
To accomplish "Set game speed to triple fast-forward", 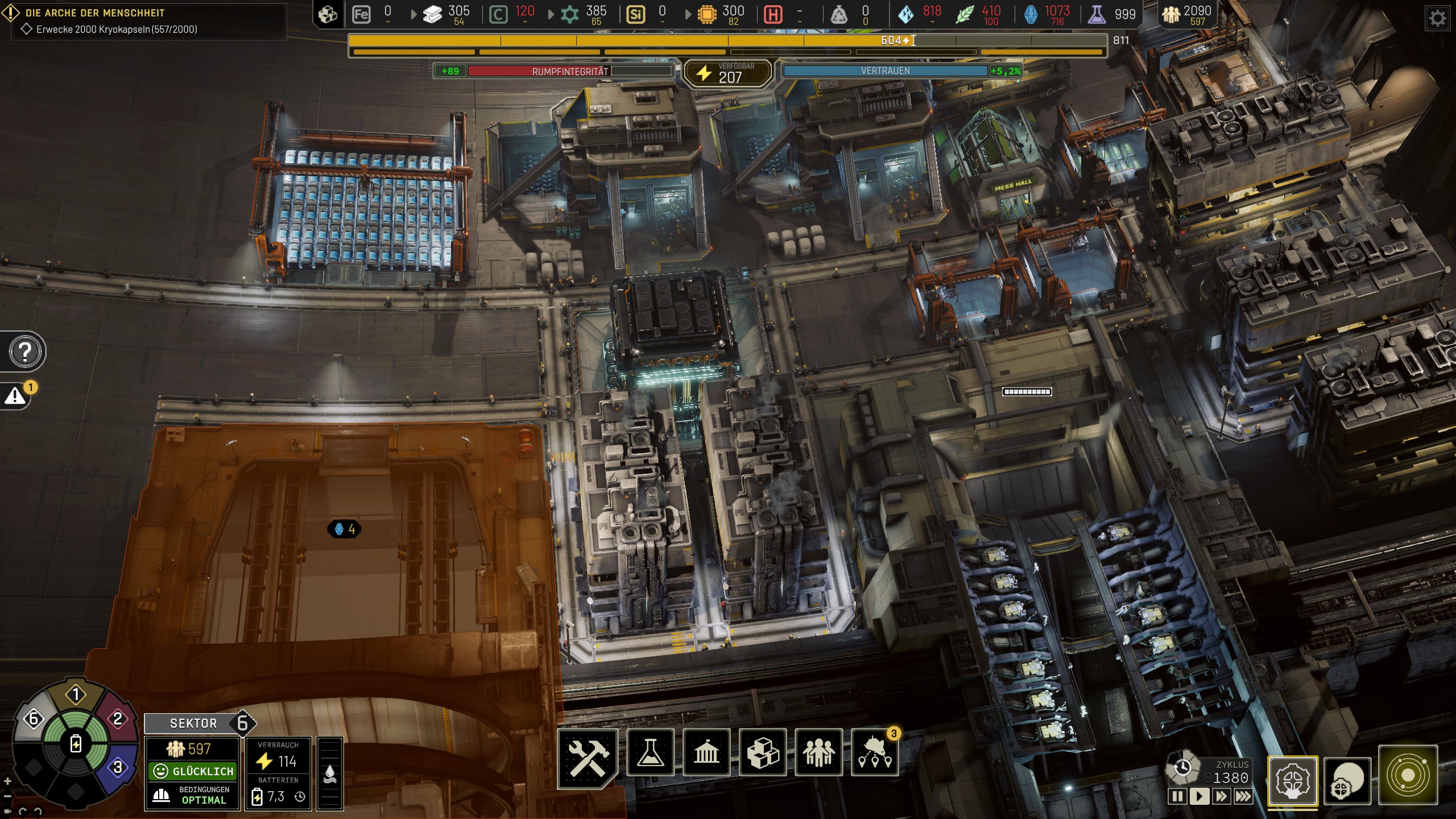I will 1243,796.
